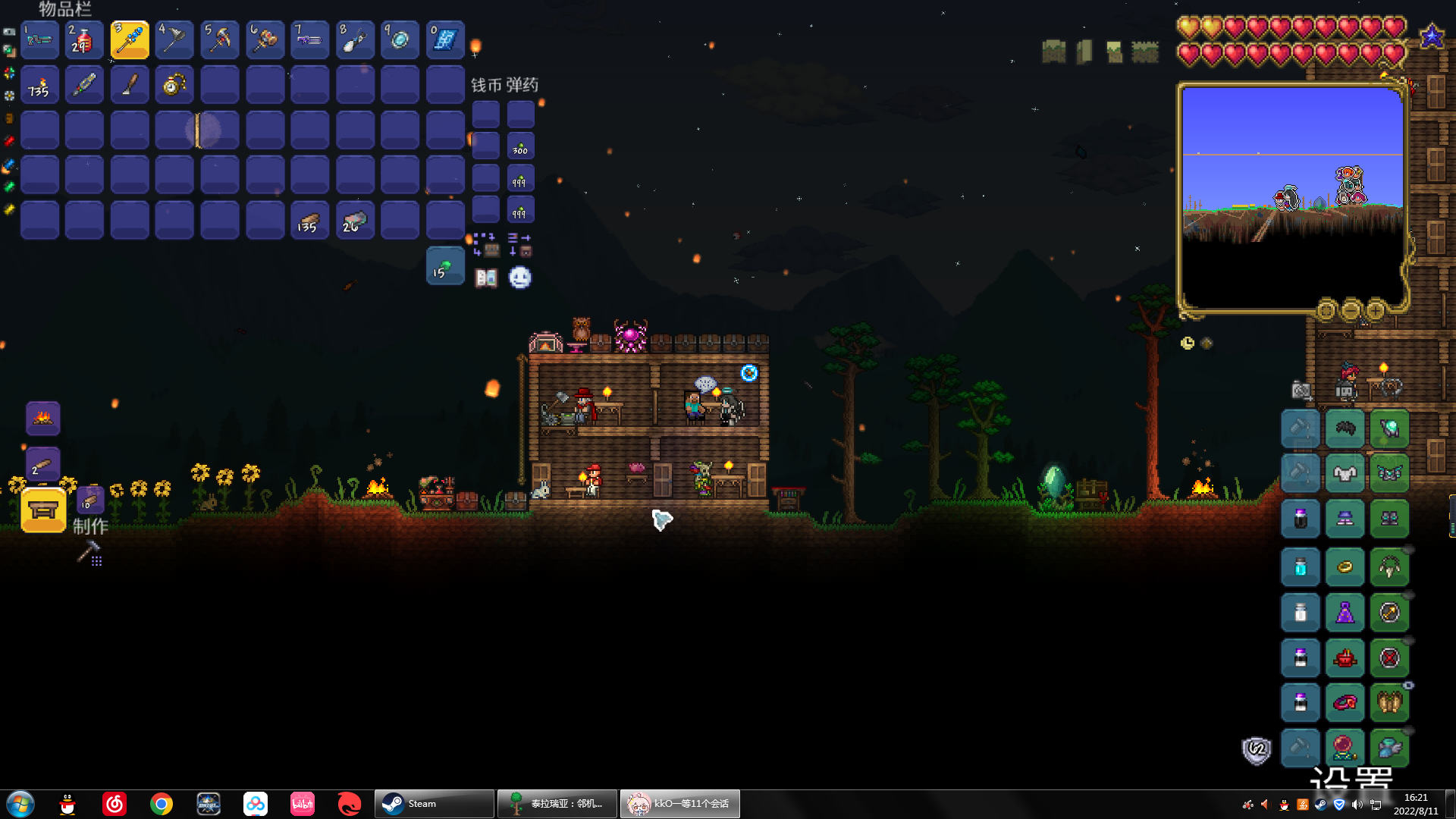This screenshot has width=1456, height=819.
Task: Zoom in the minimap with plus button
Action: [x=1376, y=310]
